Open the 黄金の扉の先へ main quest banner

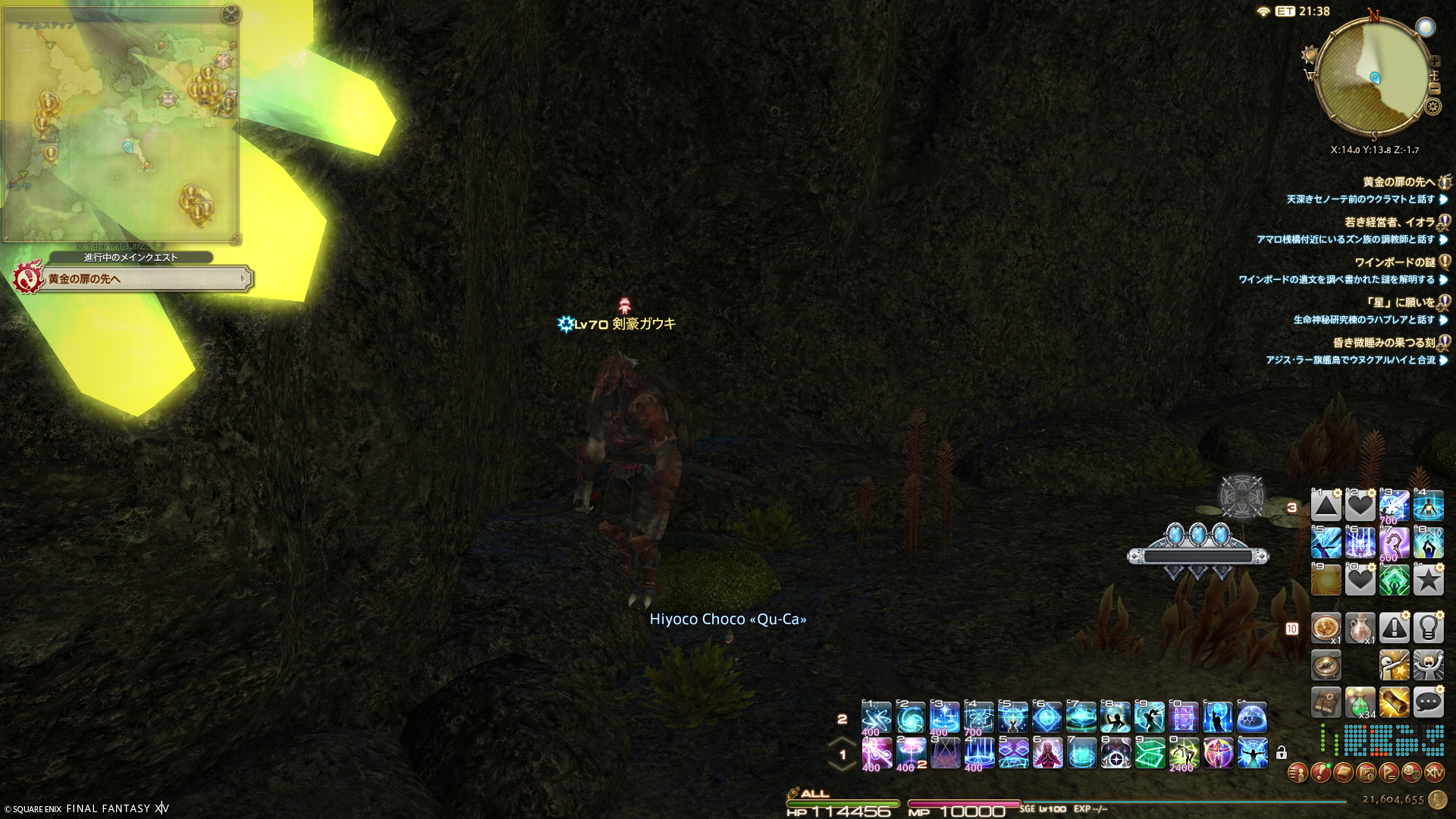[x=144, y=279]
